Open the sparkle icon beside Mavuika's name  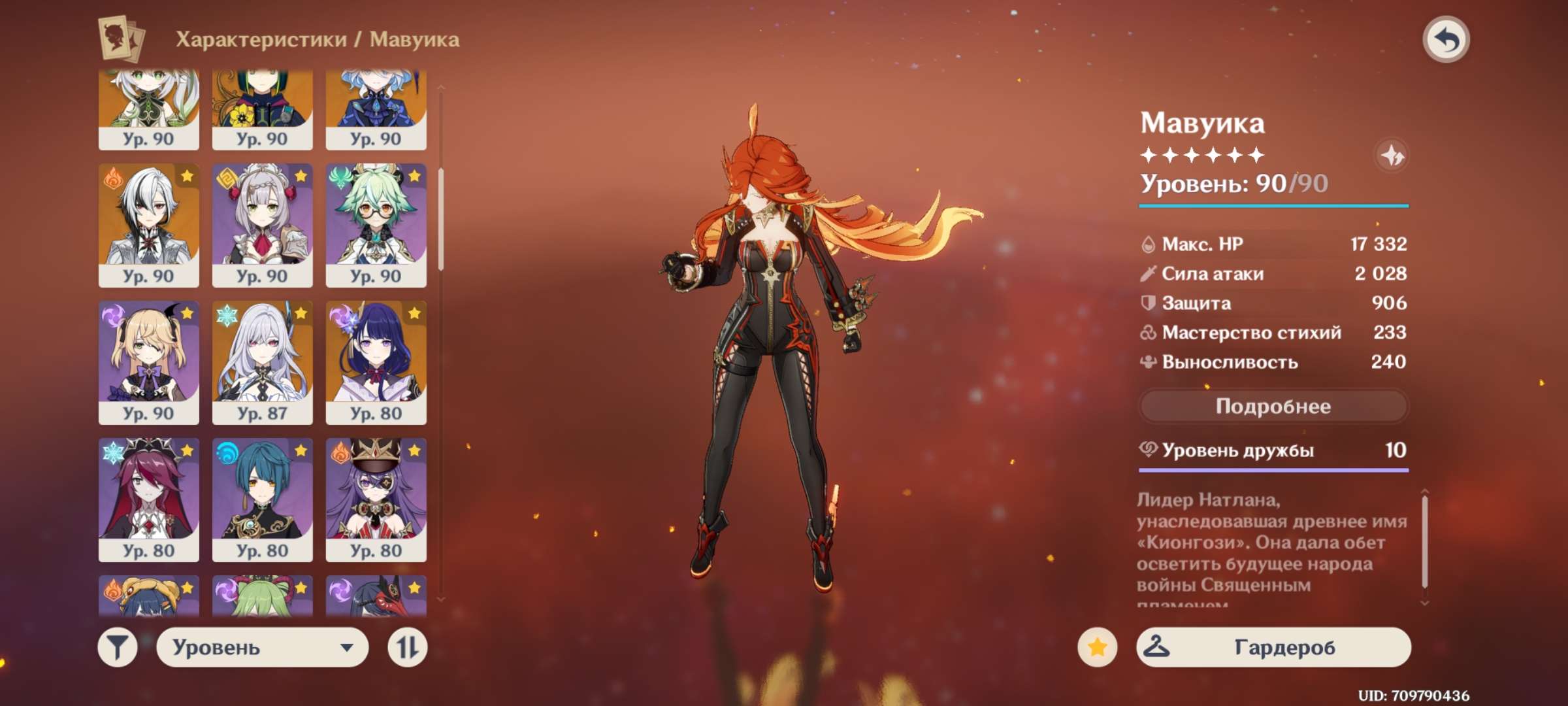1392,156
